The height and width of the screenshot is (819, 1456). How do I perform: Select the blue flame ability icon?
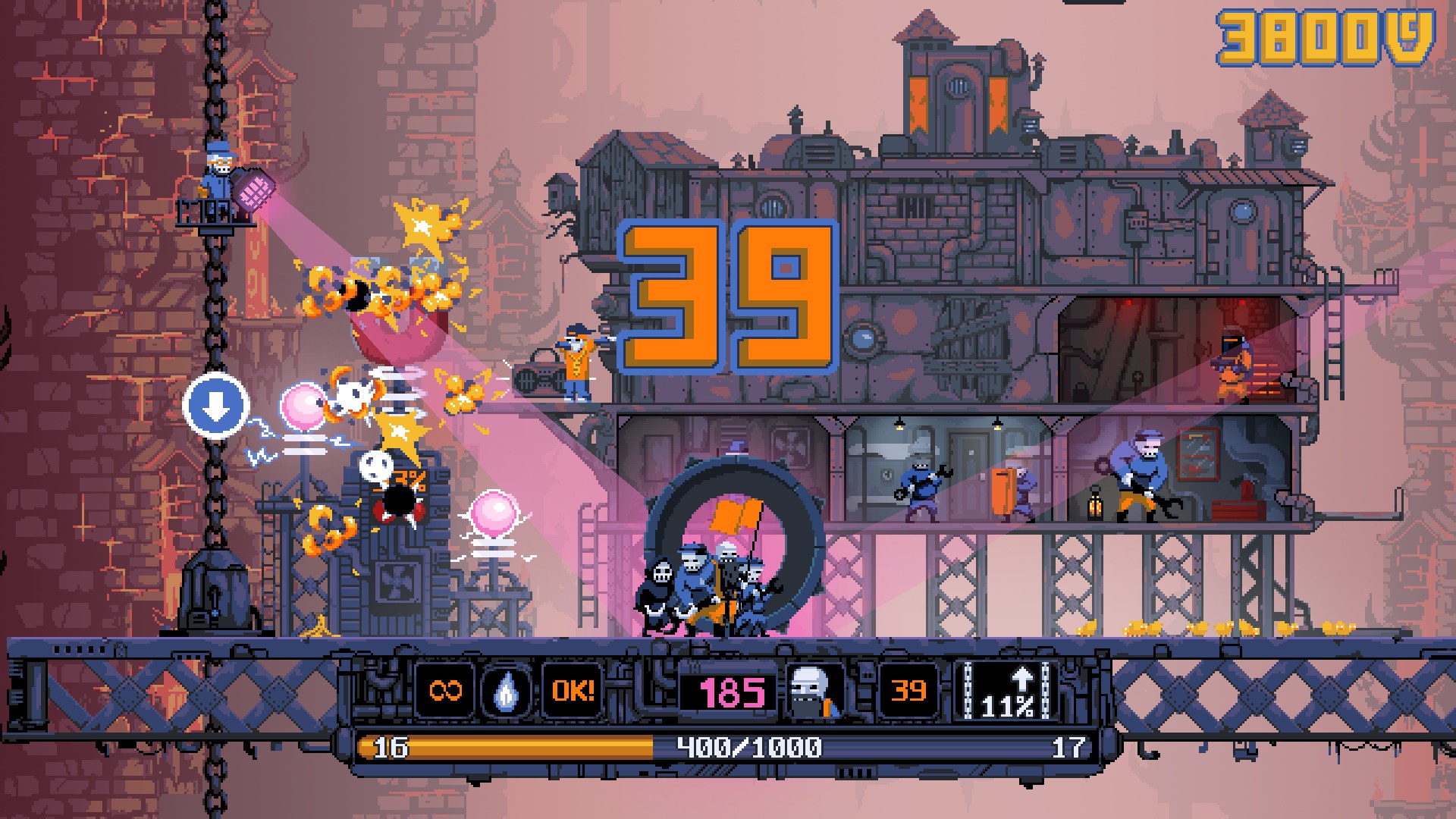[x=507, y=691]
